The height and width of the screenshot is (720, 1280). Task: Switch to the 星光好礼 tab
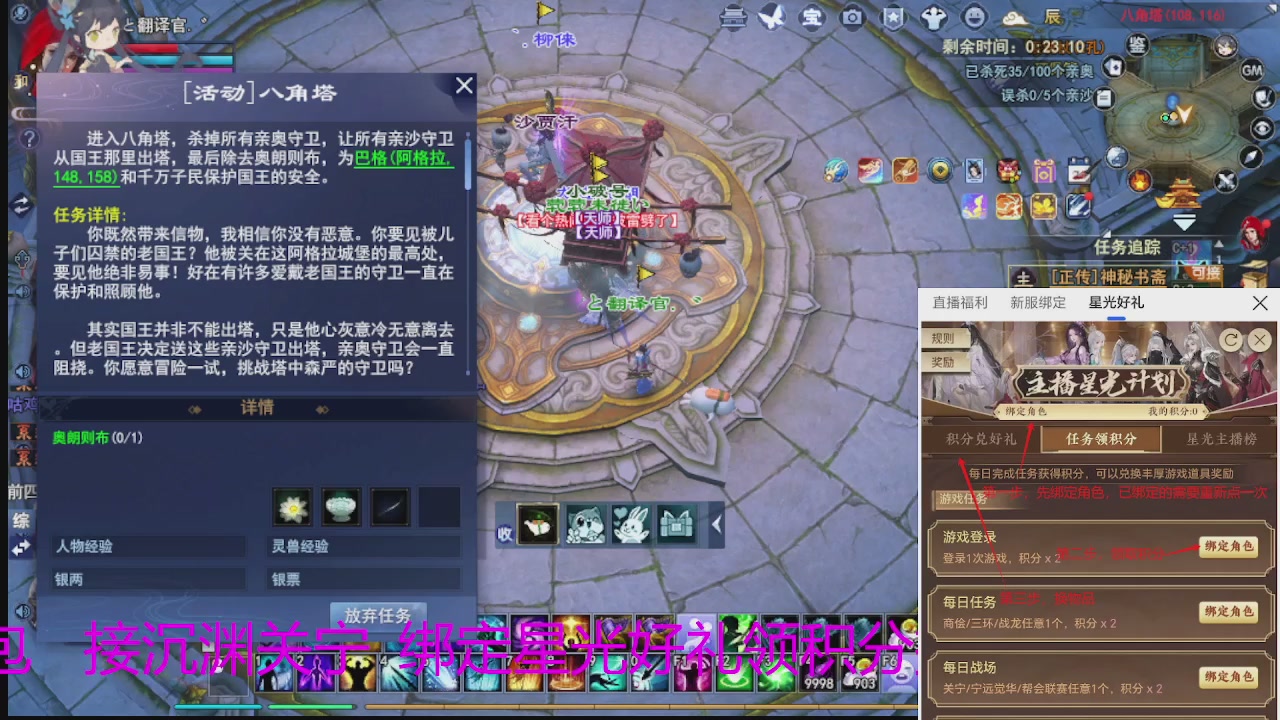click(x=1115, y=302)
